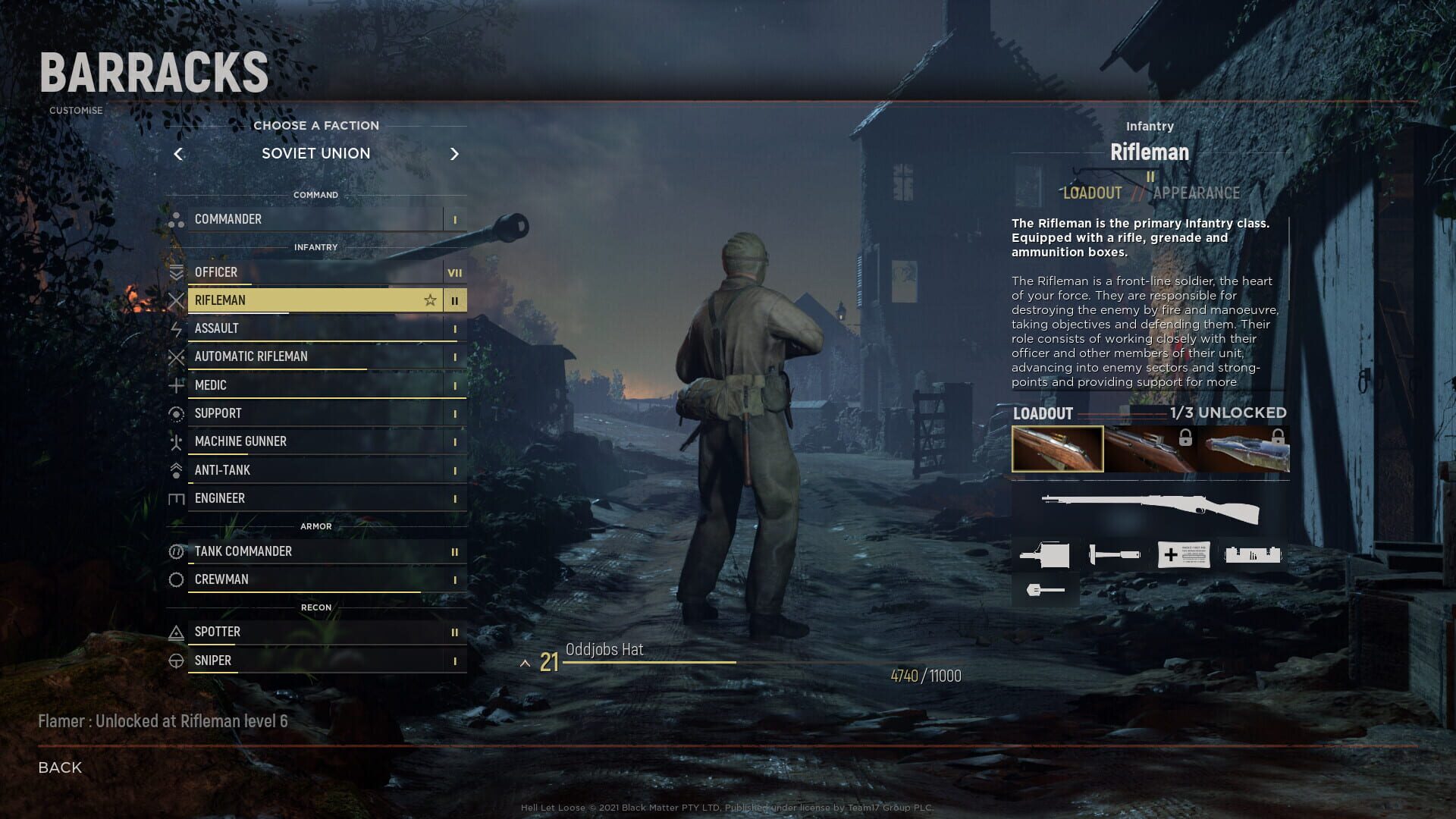
Task: Click the Officer class icon
Action: (177, 272)
